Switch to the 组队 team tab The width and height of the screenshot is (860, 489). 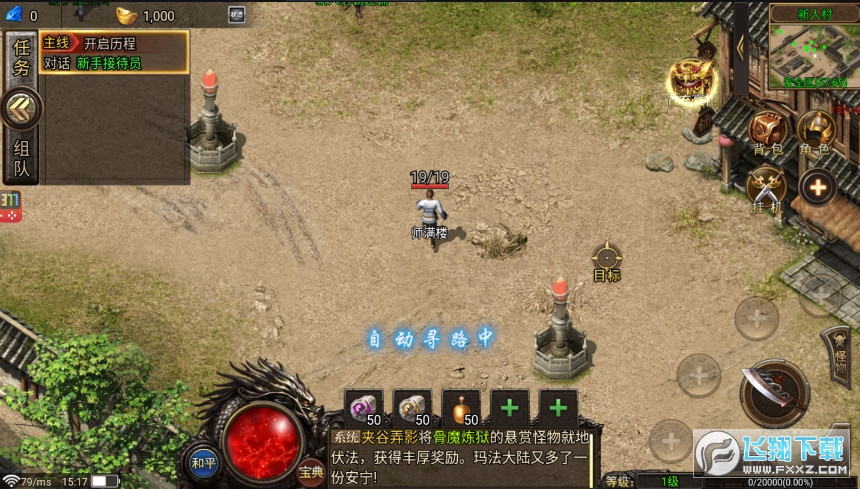click(x=21, y=158)
